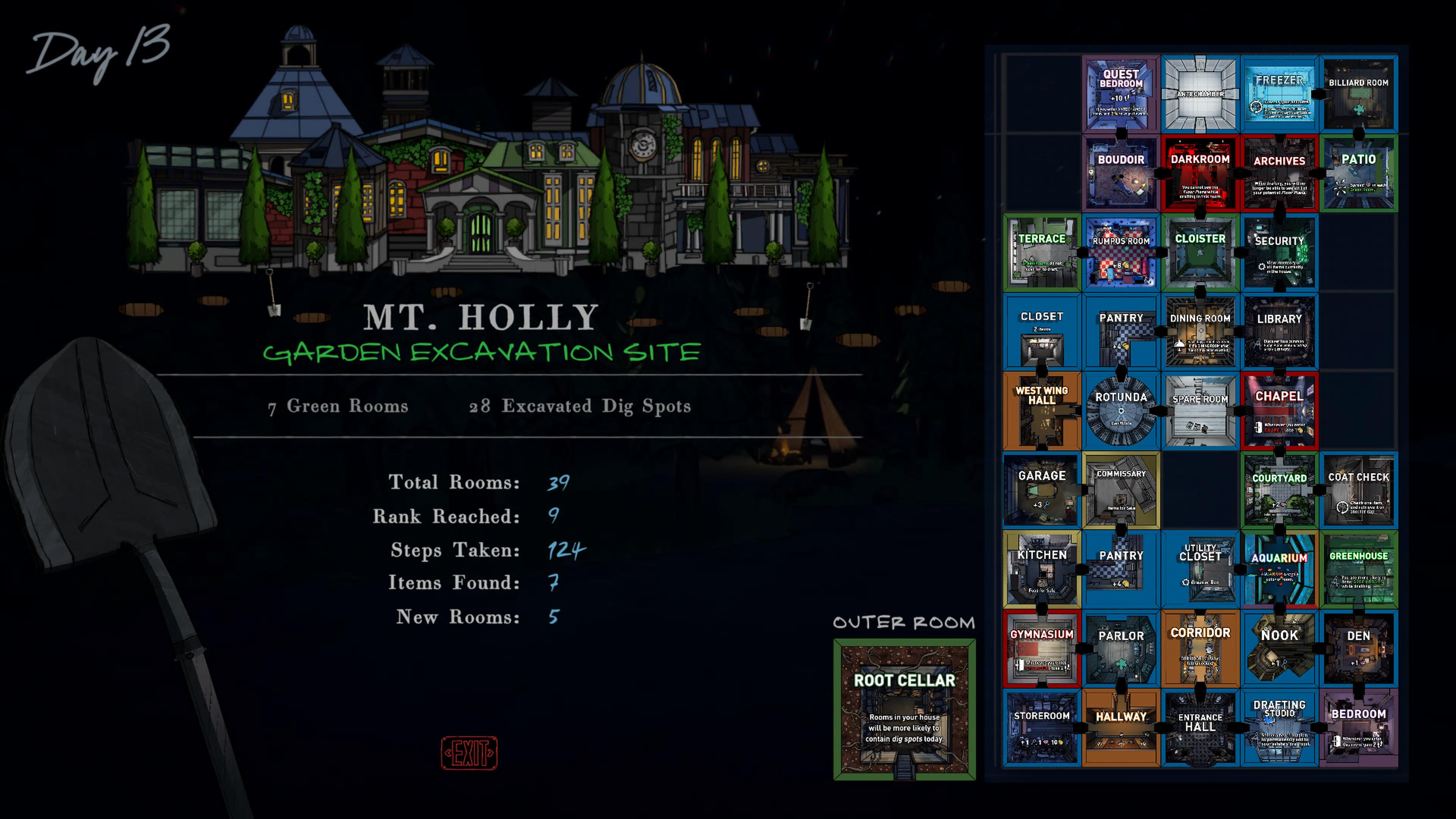The width and height of the screenshot is (1456, 819).
Task: Click the Rotunda room tile
Action: [1121, 411]
